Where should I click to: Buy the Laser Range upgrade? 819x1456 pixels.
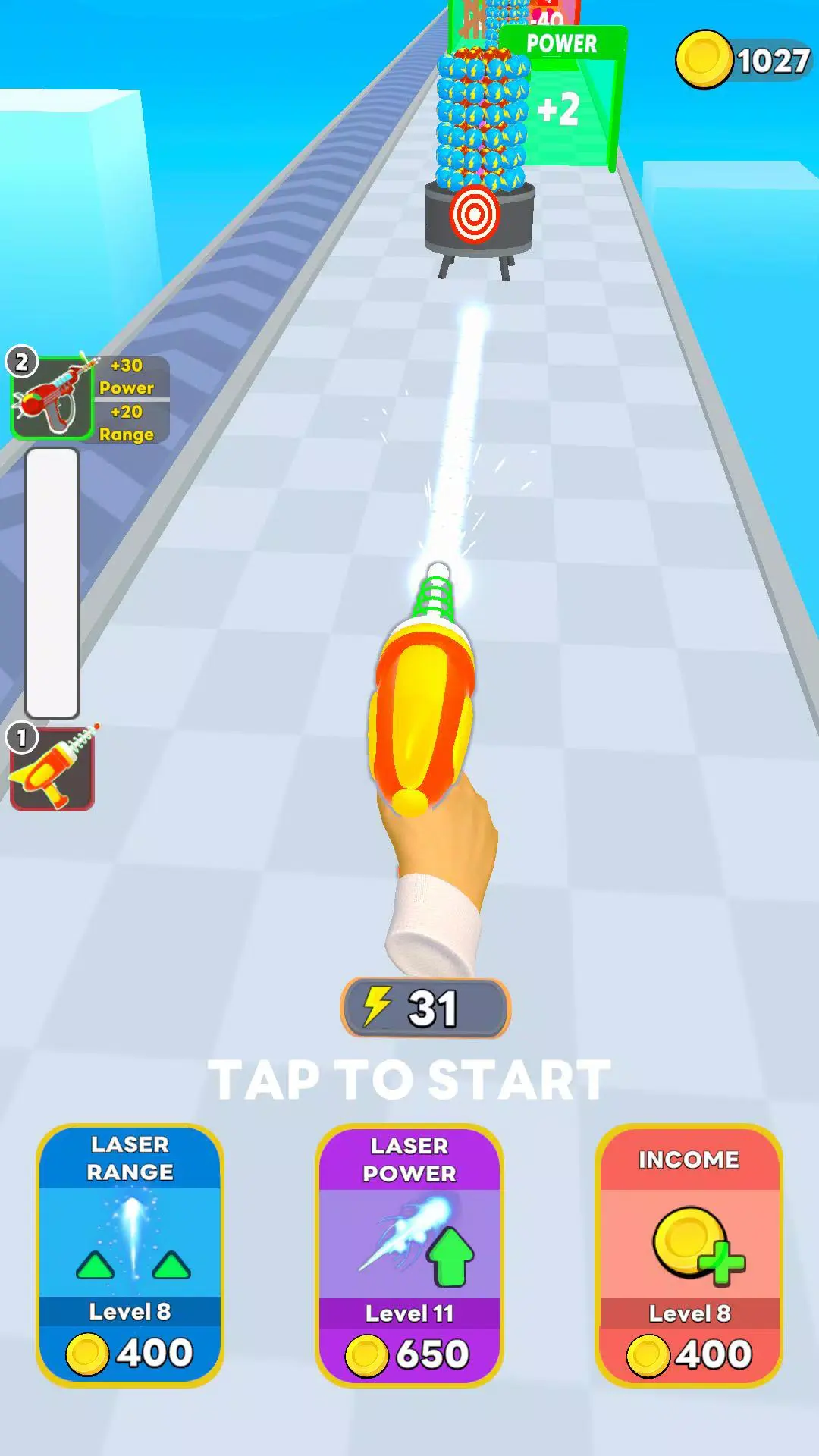[130, 1255]
